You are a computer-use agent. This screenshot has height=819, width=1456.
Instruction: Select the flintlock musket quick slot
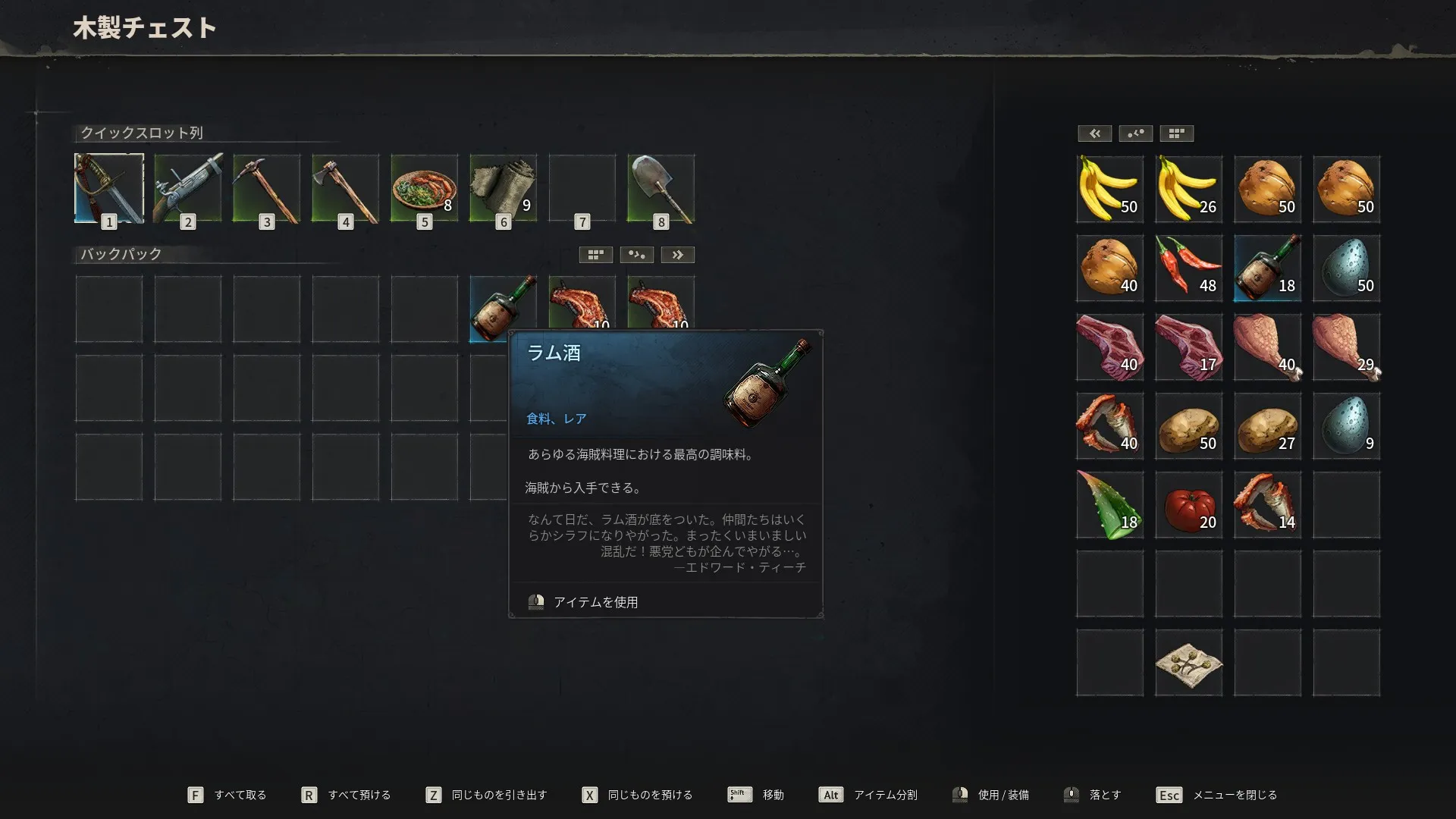tap(188, 188)
